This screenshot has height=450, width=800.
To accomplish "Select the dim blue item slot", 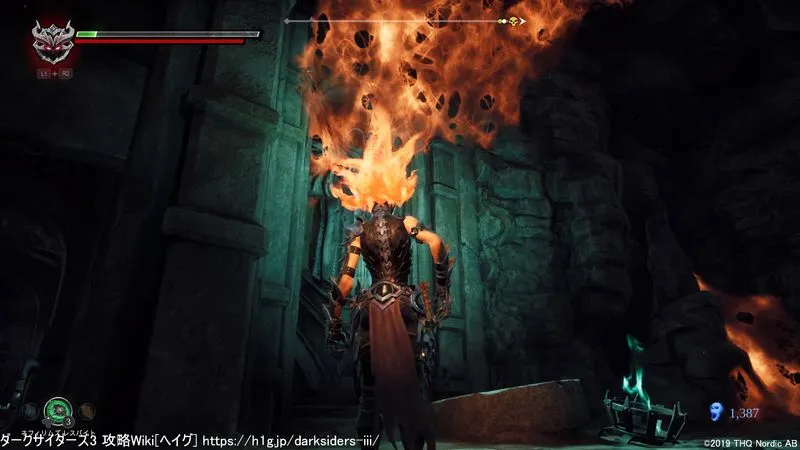I will 31,408.
